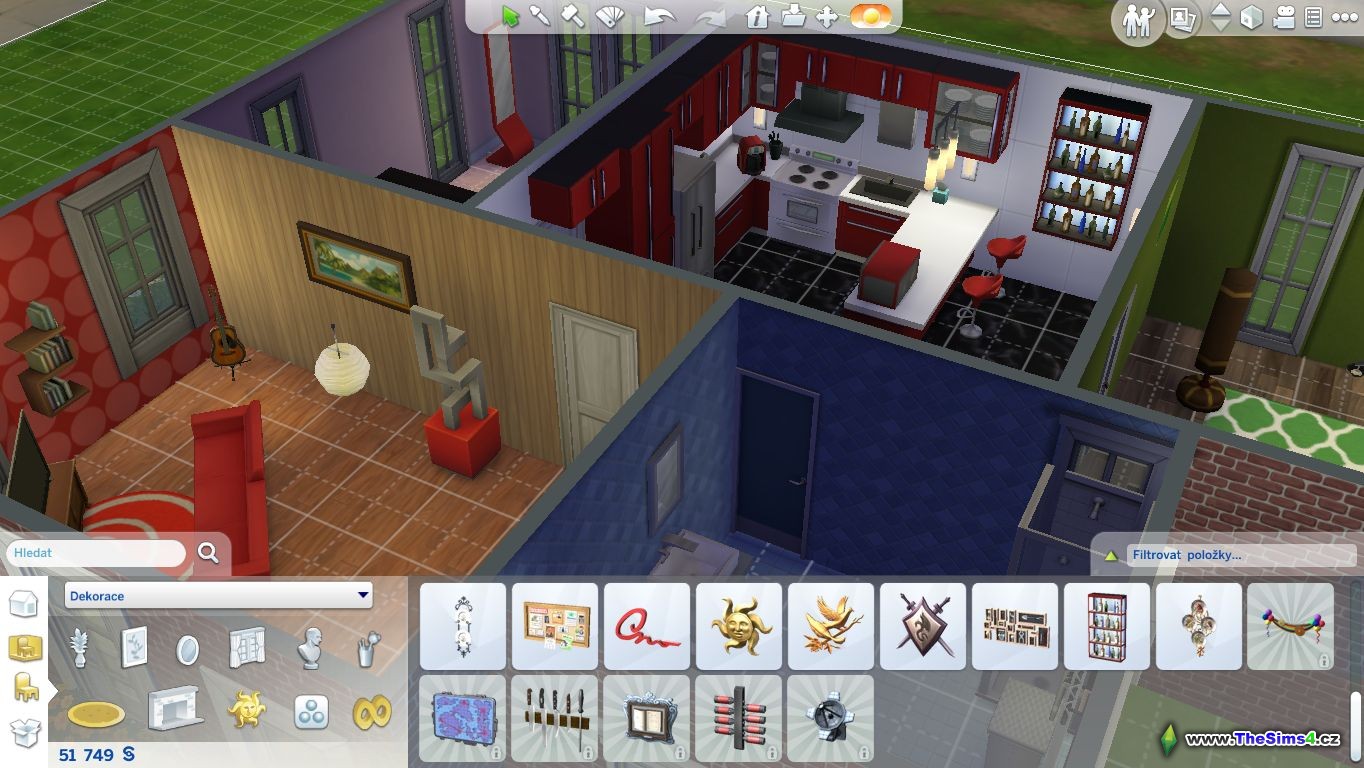This screenshot has width=1364, height=768.
Task: Open the three-dots game options menu
Action: 1345,17
